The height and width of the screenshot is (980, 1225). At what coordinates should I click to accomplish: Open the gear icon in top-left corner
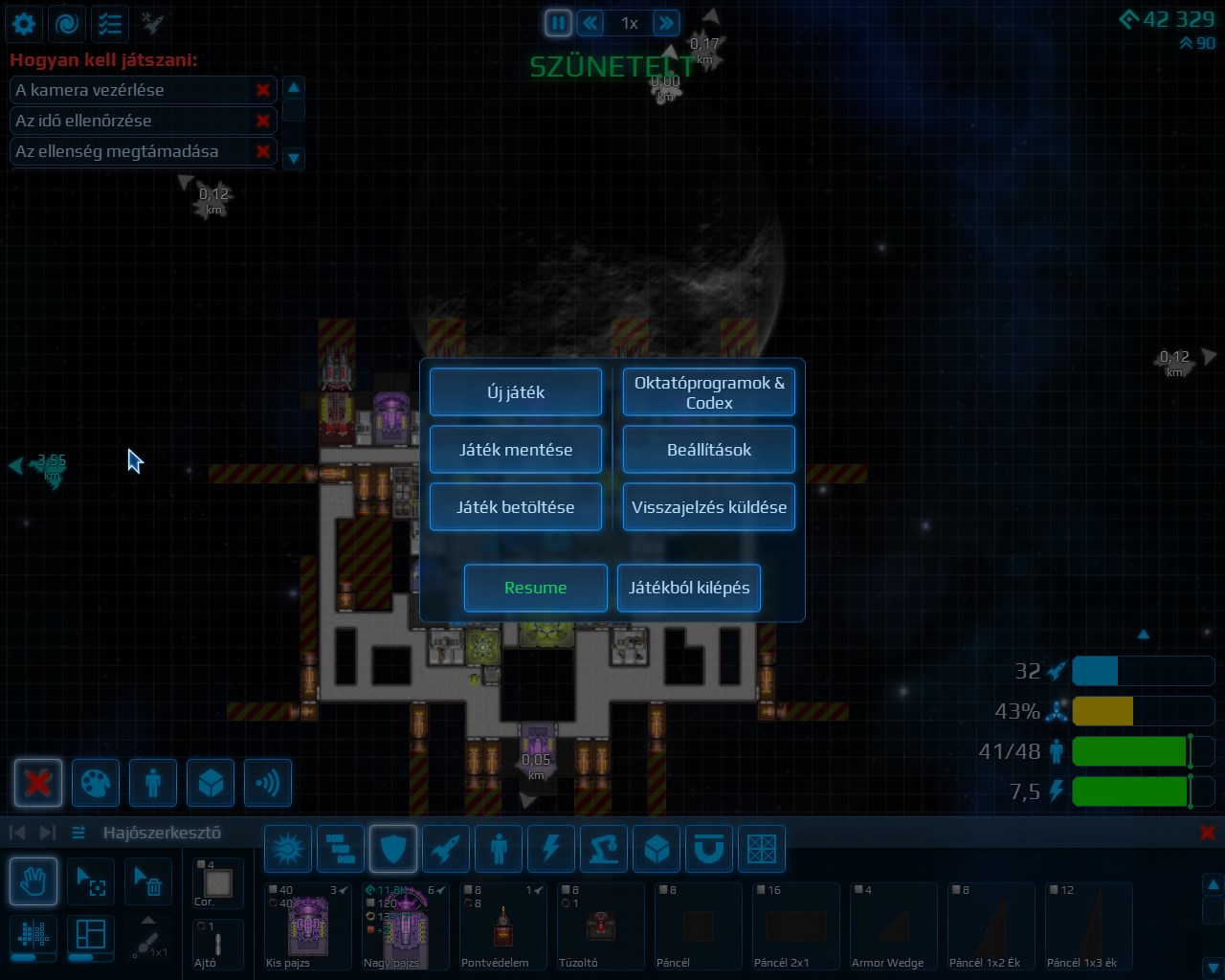coord(24,23)
